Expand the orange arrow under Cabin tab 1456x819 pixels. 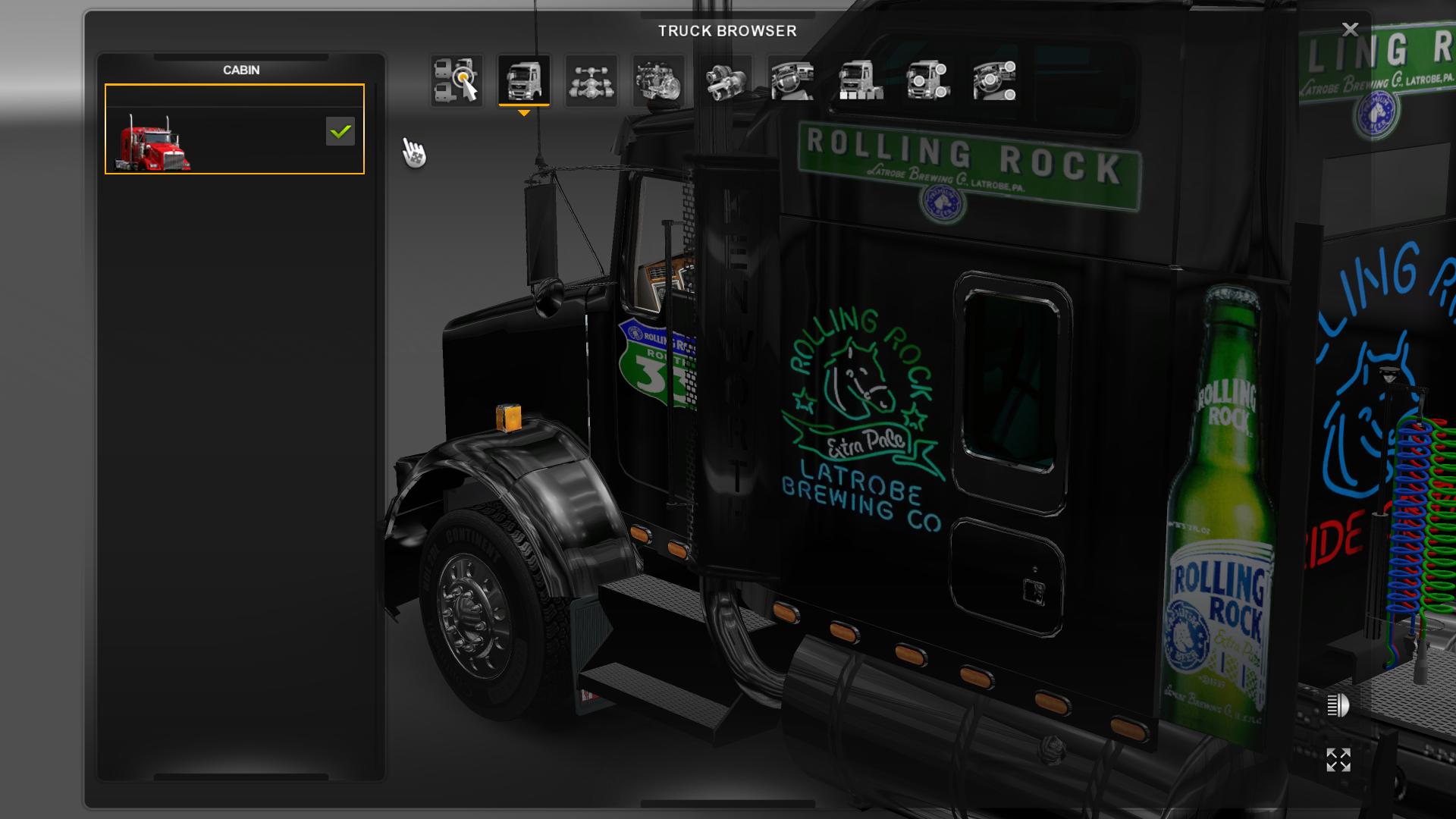click(x=524, y=112)
